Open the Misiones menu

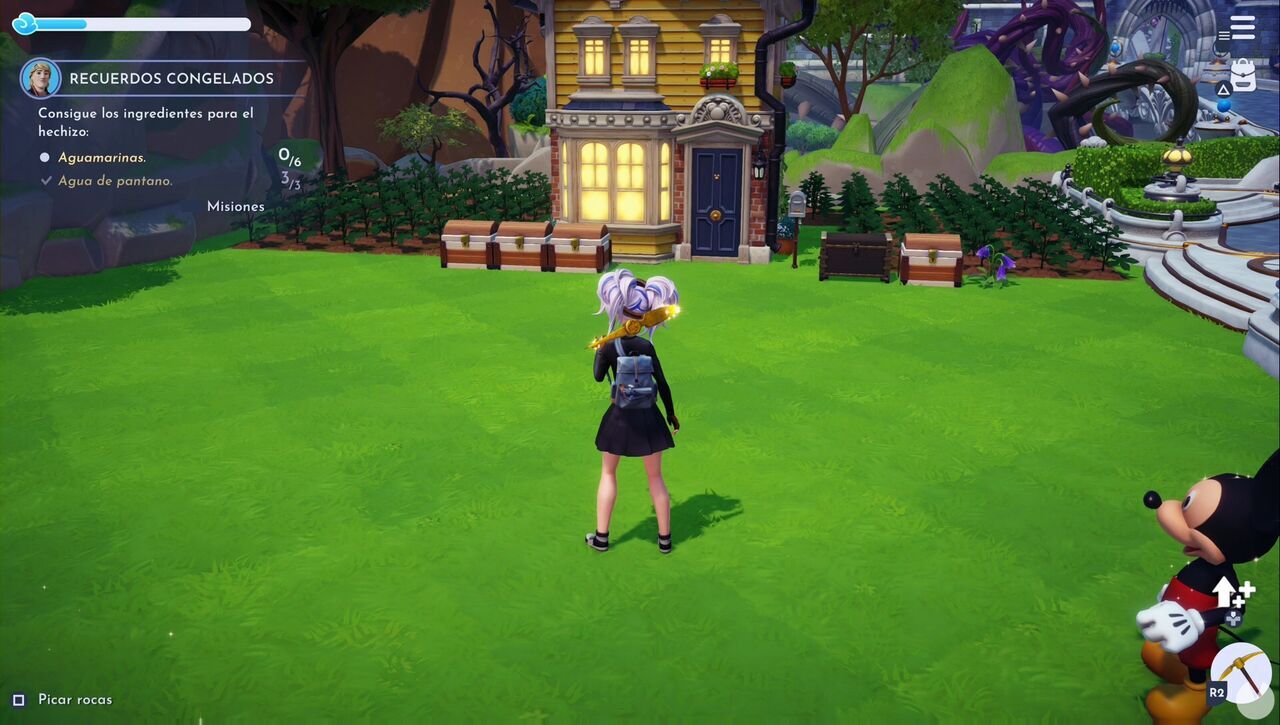click(236, 205)
